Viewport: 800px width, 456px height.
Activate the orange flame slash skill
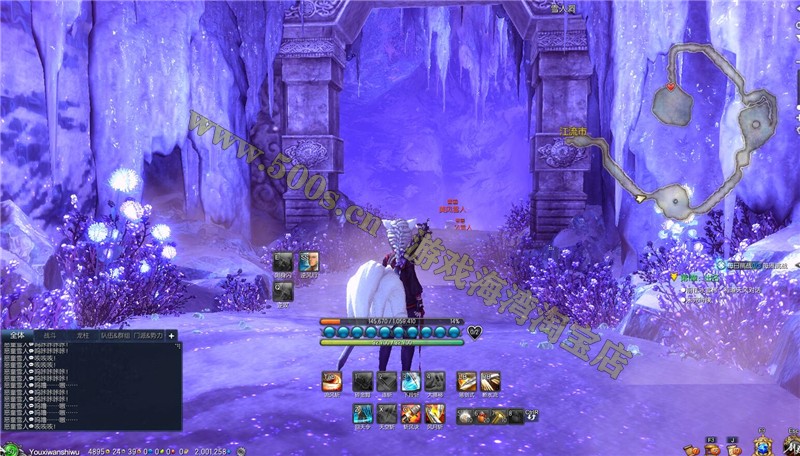(332, 381)
